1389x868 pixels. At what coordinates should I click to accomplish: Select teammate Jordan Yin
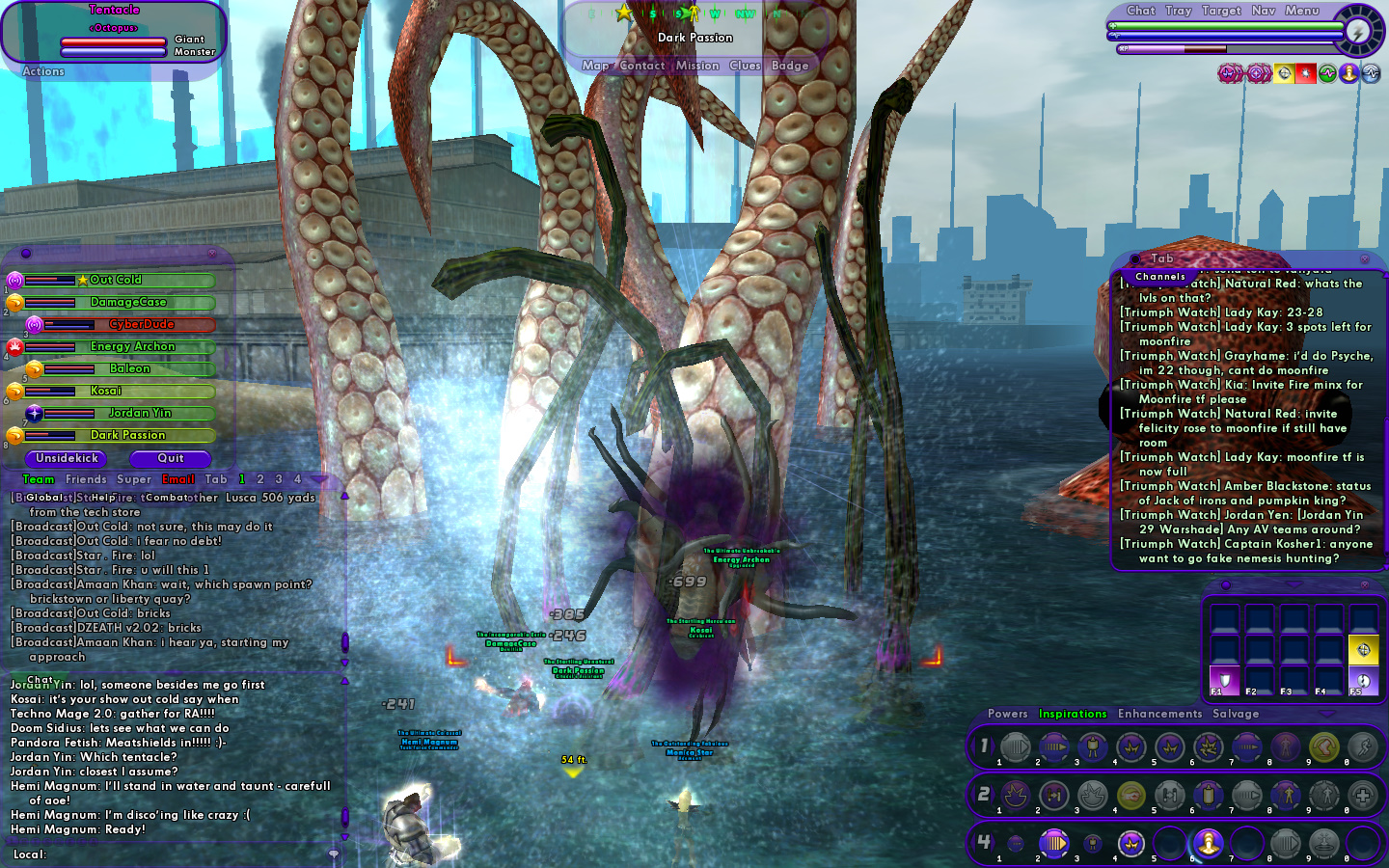(140, 413)
